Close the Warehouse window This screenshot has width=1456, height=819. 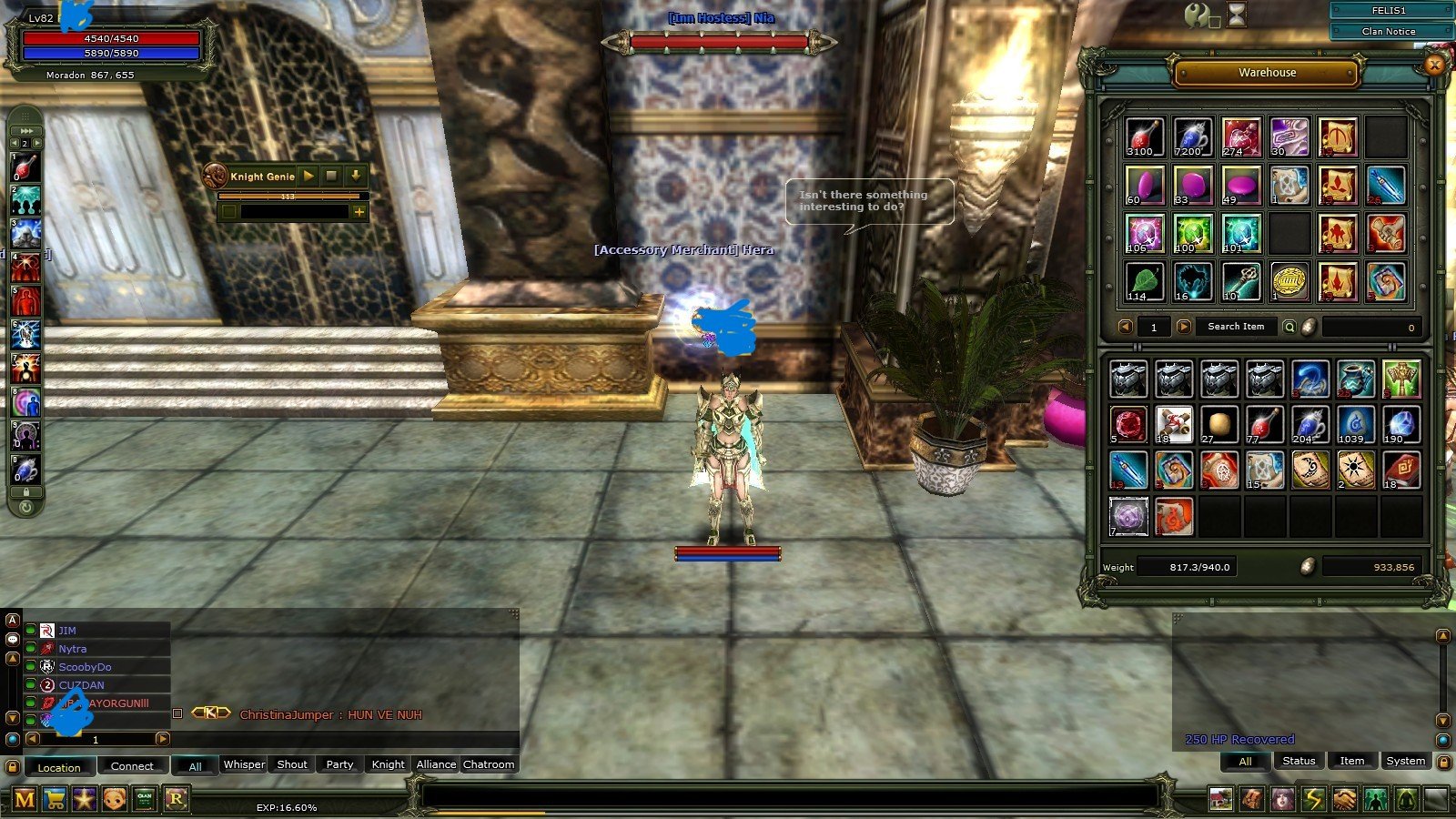click(x=1435, y=65)
